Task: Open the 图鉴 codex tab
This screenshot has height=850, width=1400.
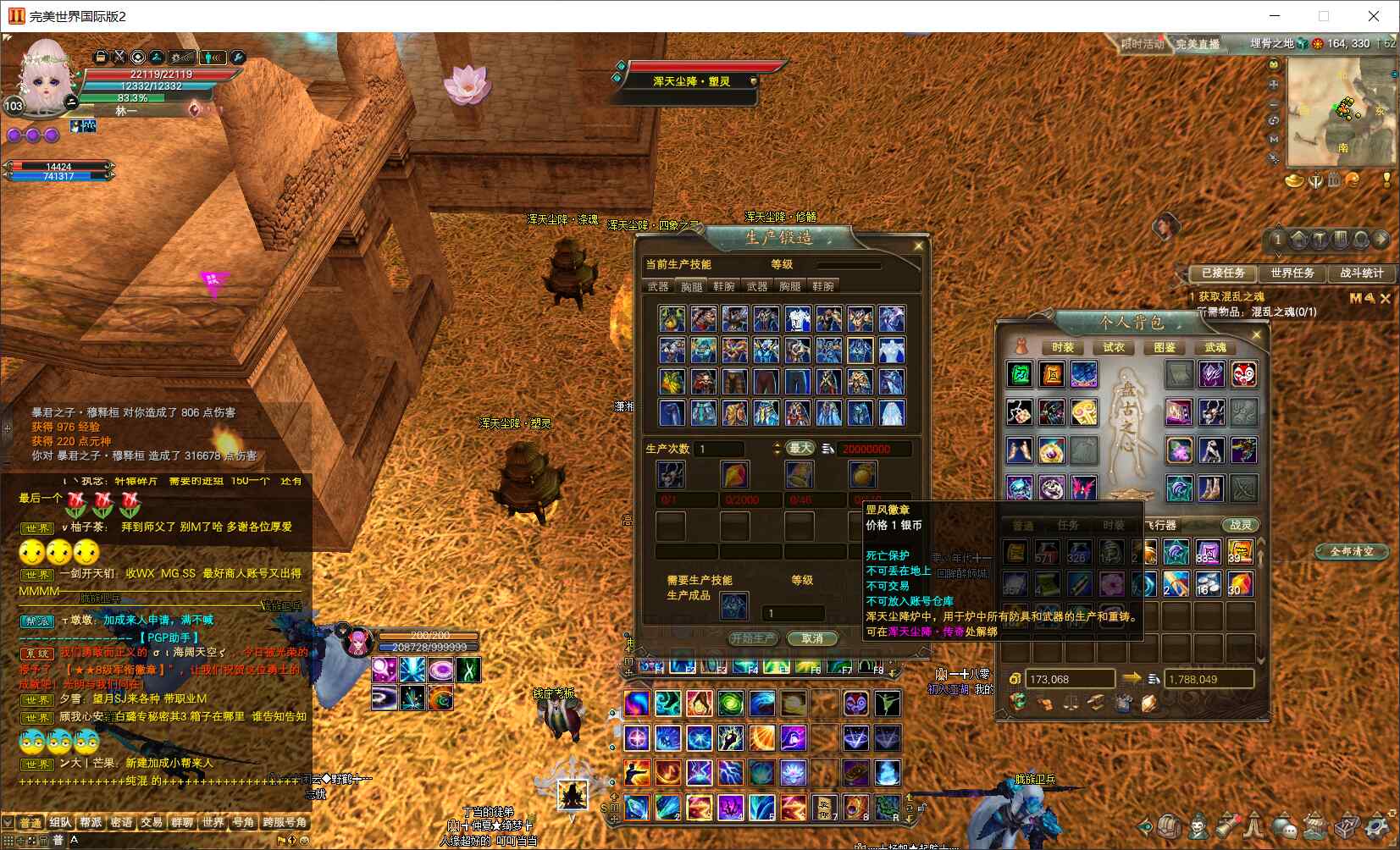Action: pos(1164,347)
